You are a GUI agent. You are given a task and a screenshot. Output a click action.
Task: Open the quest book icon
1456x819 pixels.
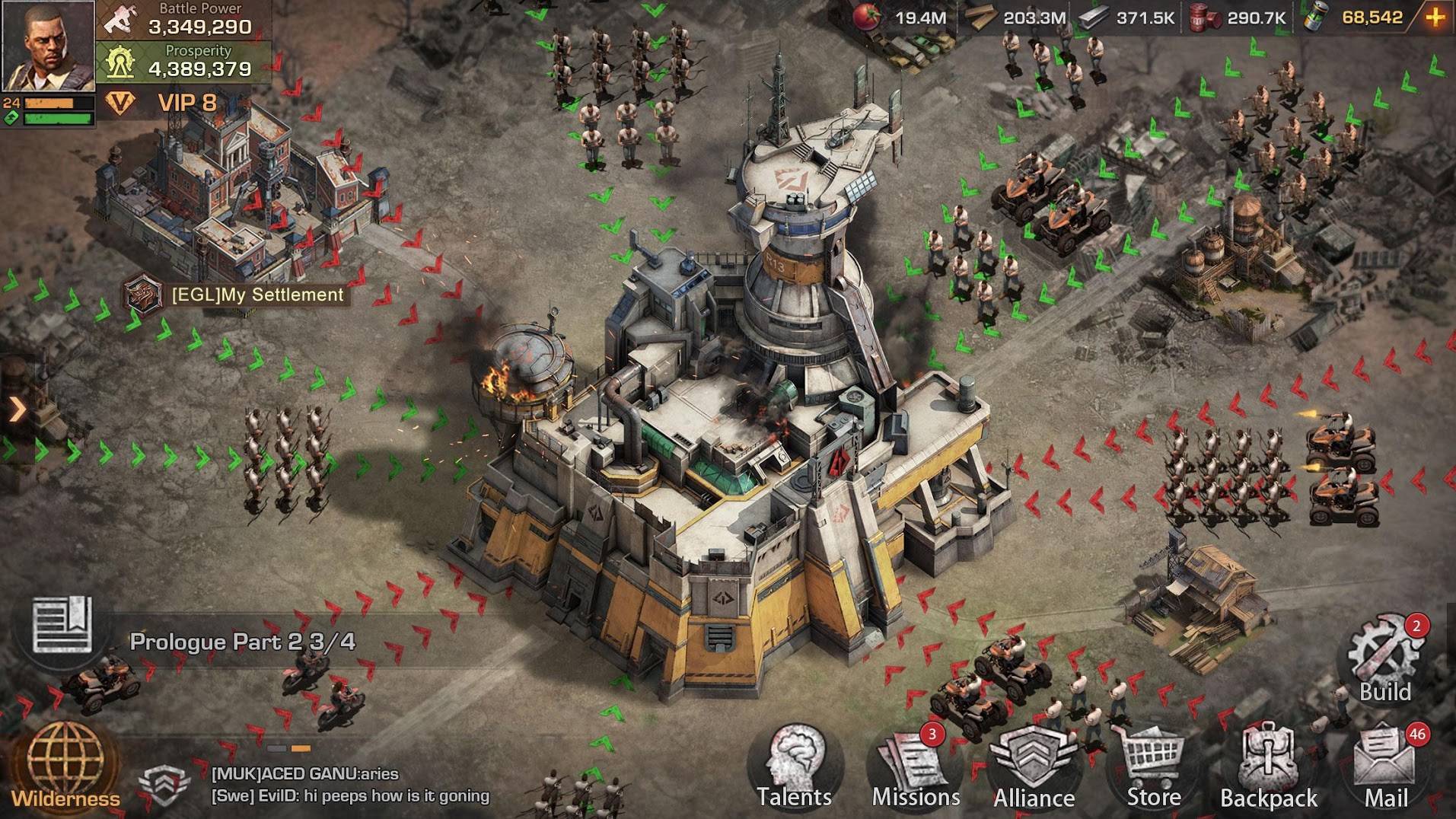(62, 626)
